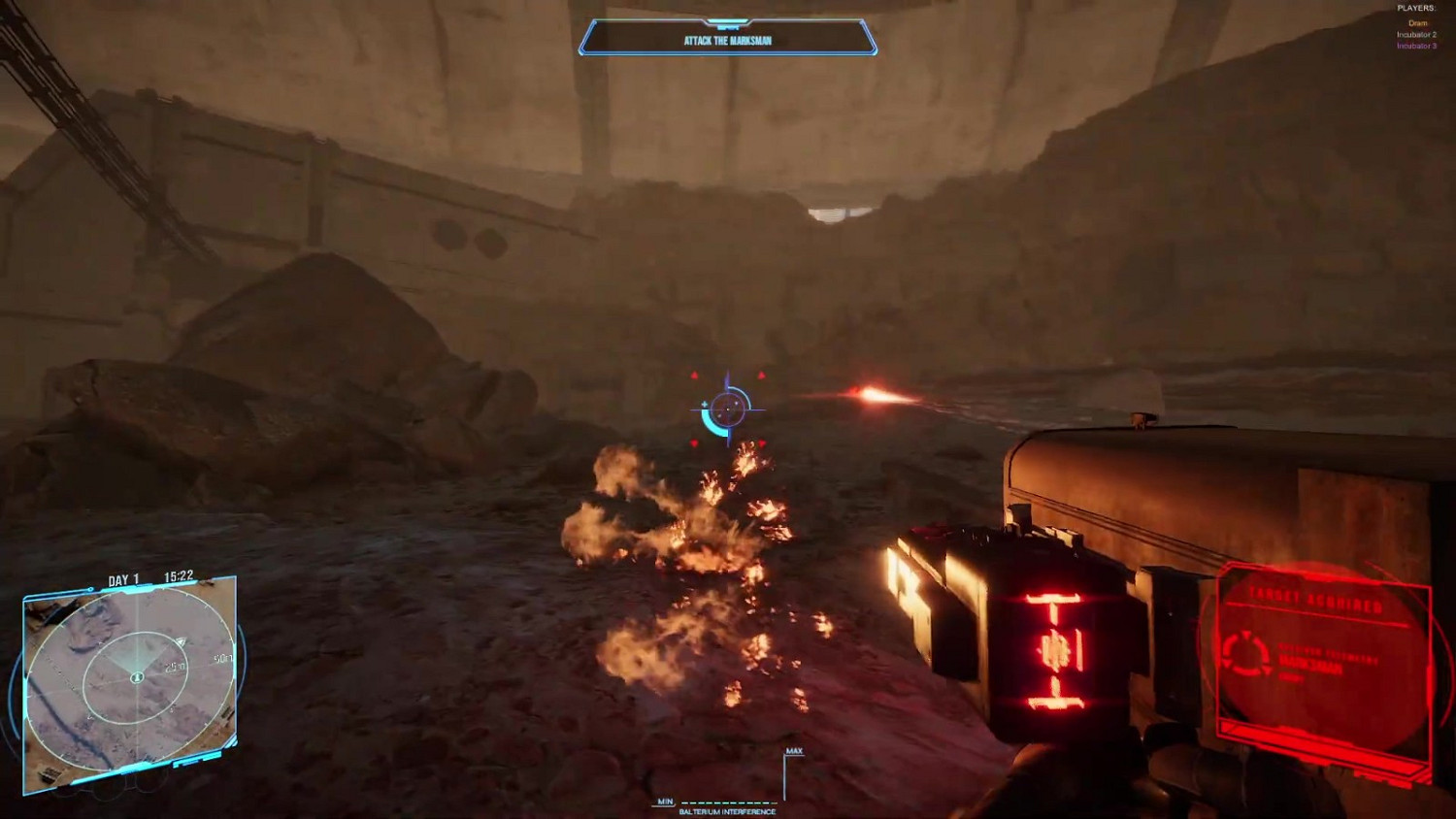Expand the PLAYERS list header
Viewport: 1456px width, 819px height.
pos(1415,7)
